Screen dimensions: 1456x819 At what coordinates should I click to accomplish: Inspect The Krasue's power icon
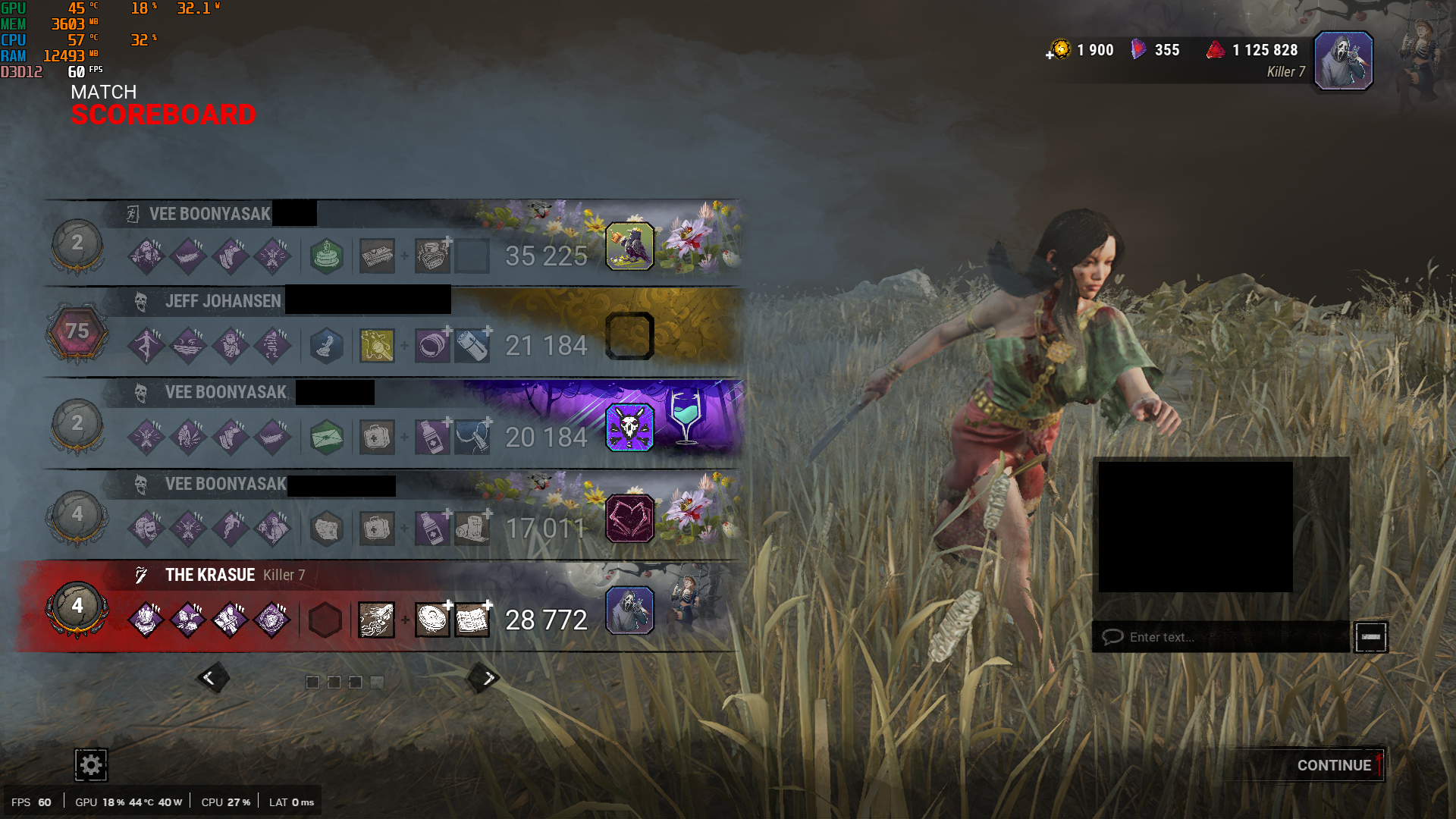(376, 620)
